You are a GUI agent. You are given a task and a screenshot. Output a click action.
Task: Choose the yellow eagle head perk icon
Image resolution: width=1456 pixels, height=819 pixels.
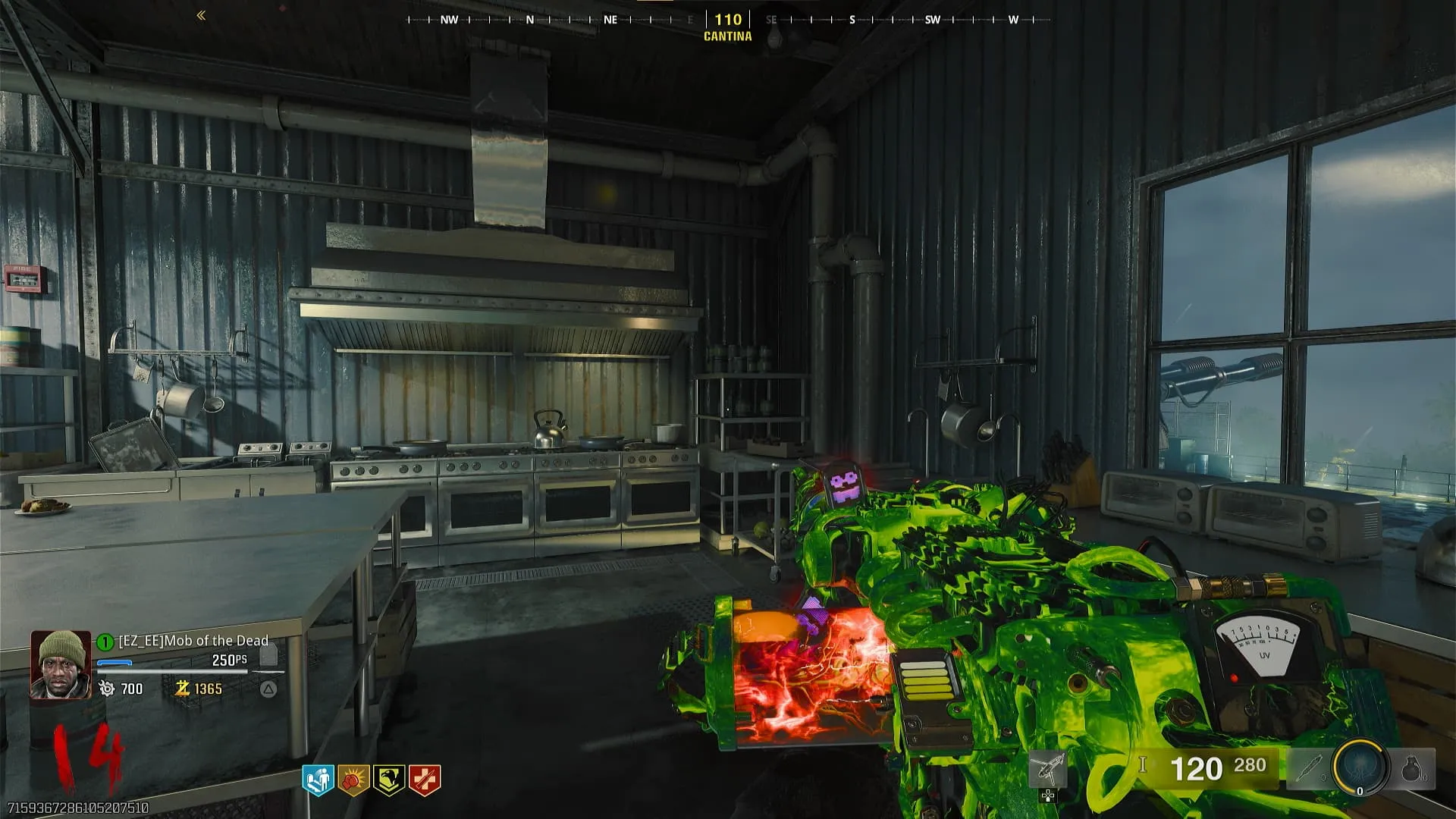pos(389,780)
